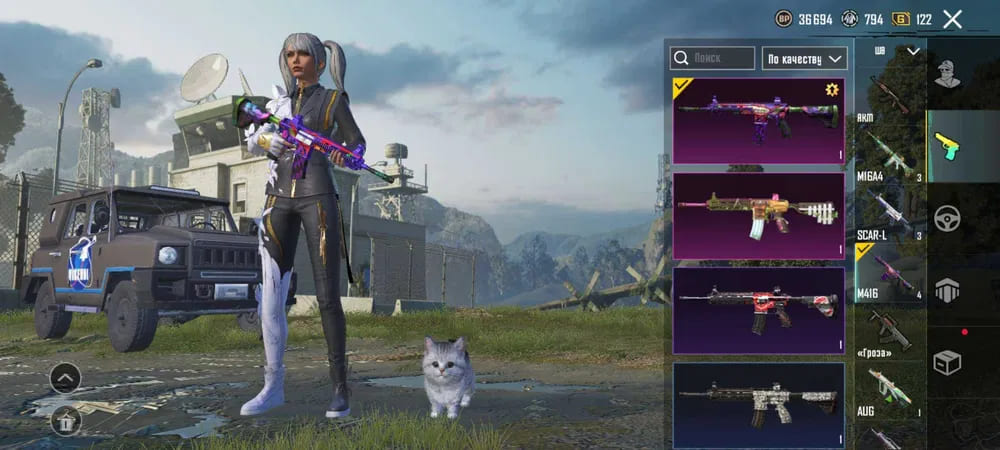This screenshot has width=1000, height=450.
Task: Choose the gold M416 skin with skull stock
Action: (758, 216)
